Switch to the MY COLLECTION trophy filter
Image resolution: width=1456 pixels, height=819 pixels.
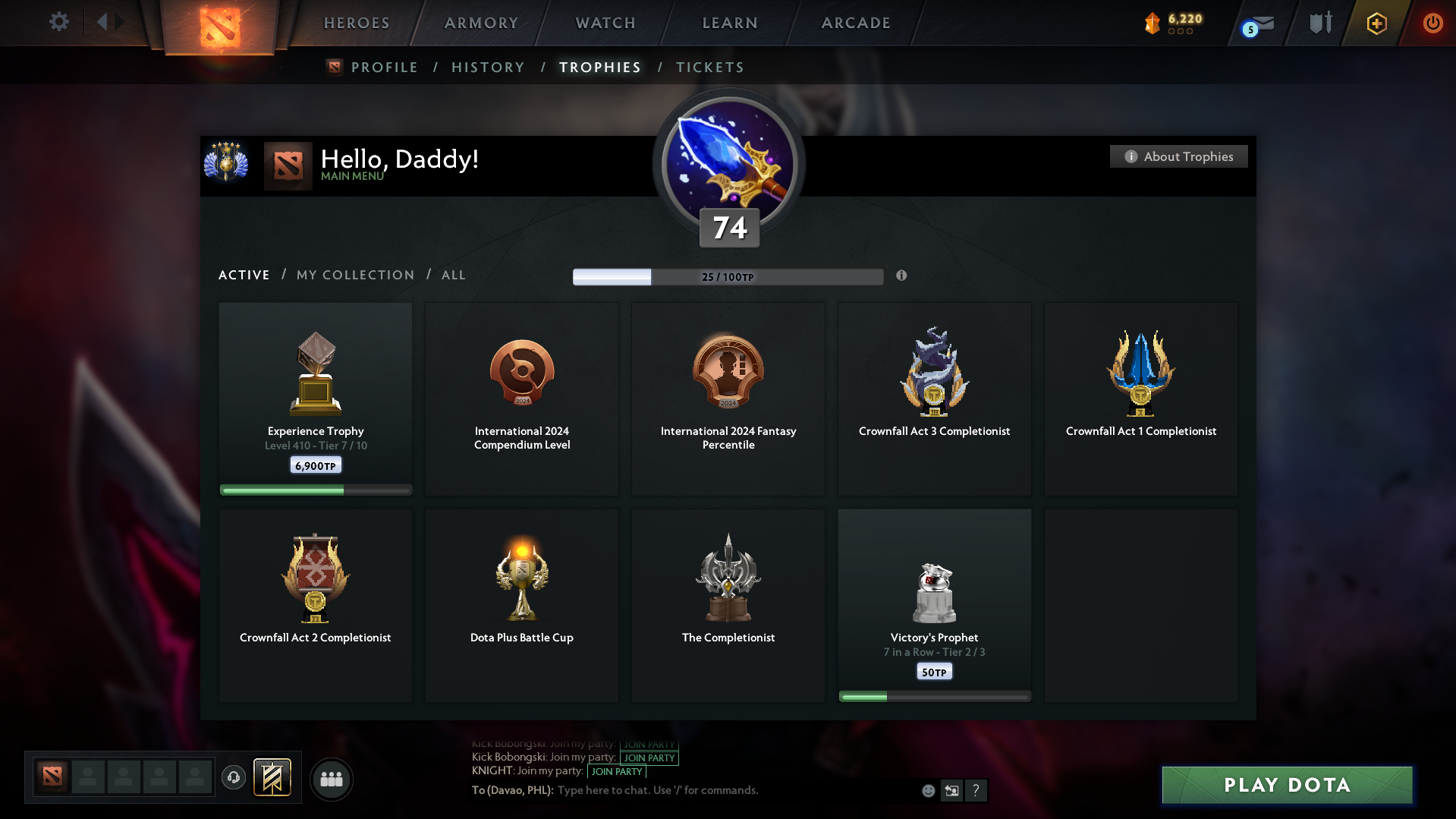[354, 275]
